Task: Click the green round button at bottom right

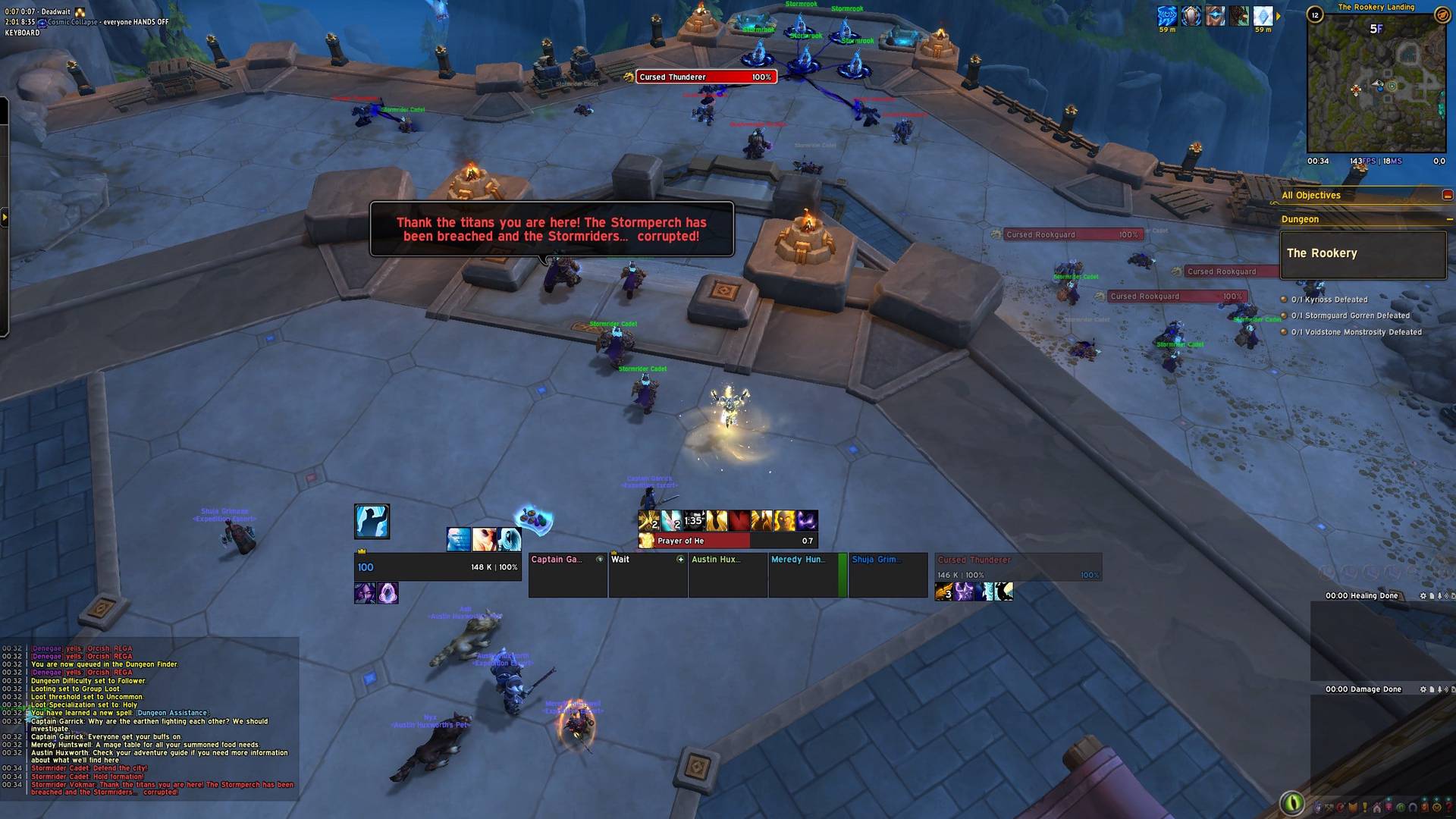Action: pyautogui.click(x=1291, y=802)
